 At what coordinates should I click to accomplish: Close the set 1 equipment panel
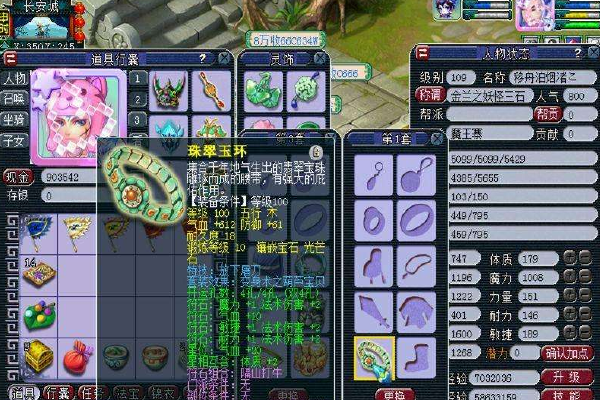point(437,138)
